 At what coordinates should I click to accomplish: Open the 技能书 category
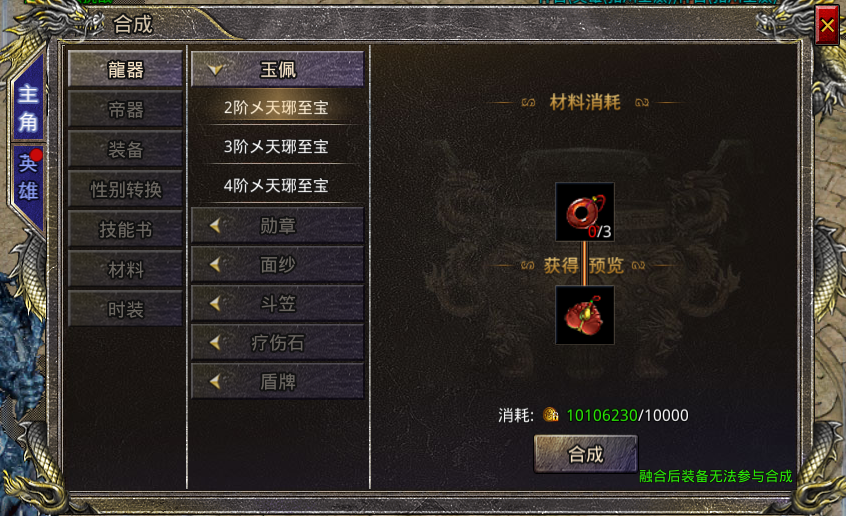[x=125, y=229]
